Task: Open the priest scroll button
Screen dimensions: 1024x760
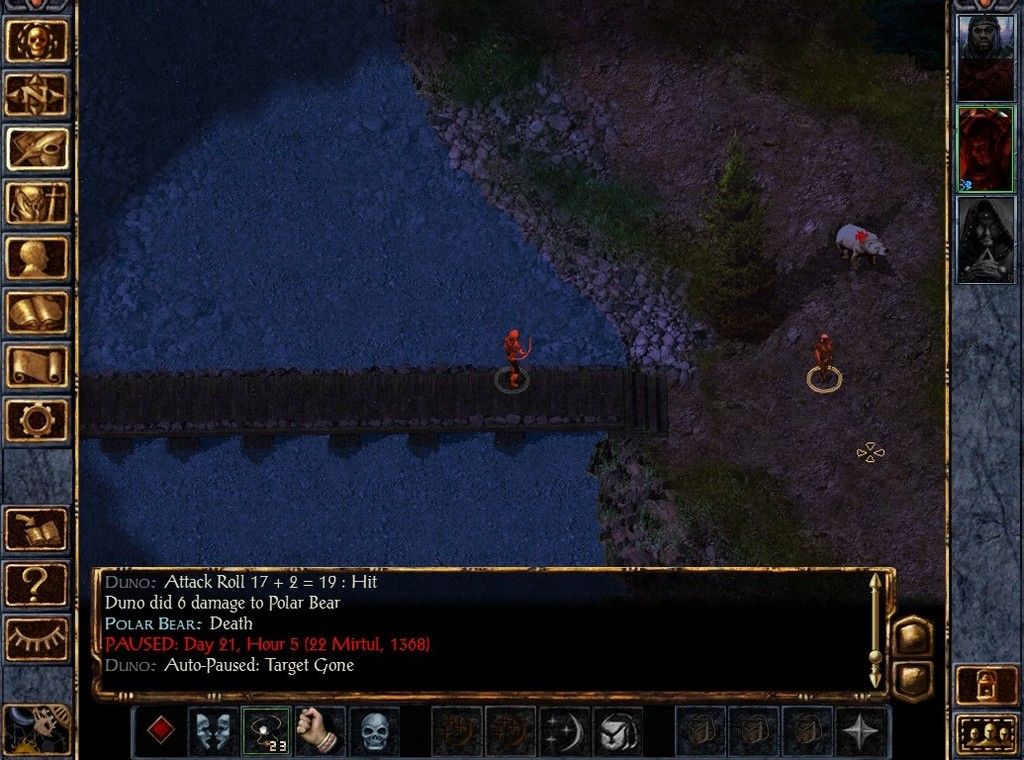Action: point(38,365)
